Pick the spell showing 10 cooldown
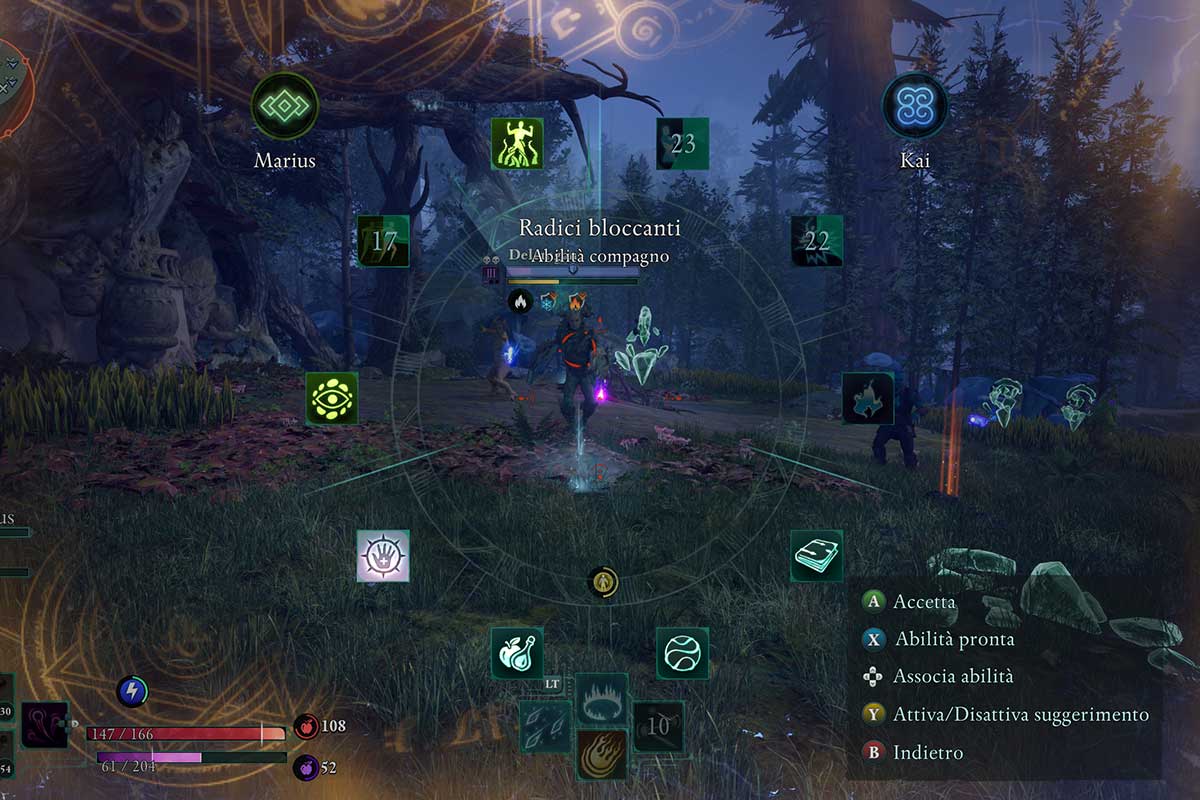This screenshot has height=800, width=1200. pos(658,726)
